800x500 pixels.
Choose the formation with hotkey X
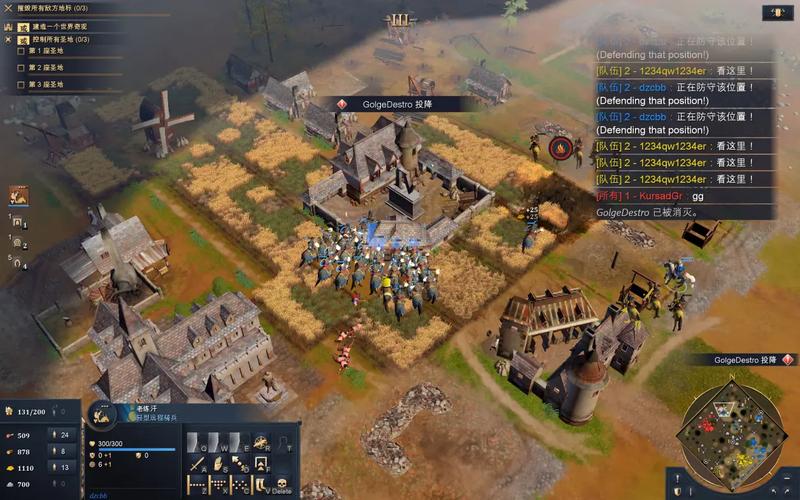coord(217,484)
